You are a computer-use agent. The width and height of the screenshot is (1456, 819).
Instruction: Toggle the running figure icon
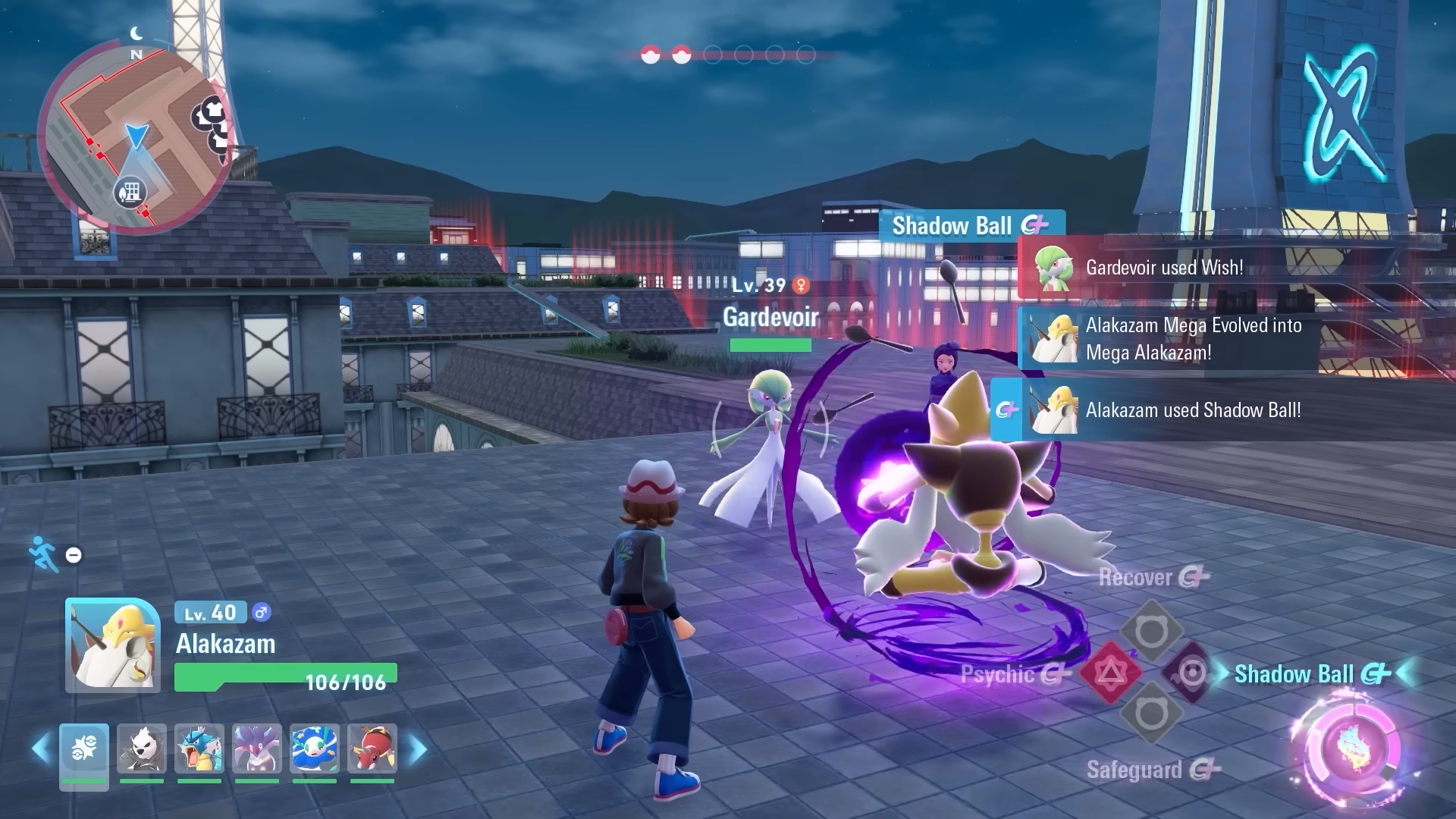44,554
